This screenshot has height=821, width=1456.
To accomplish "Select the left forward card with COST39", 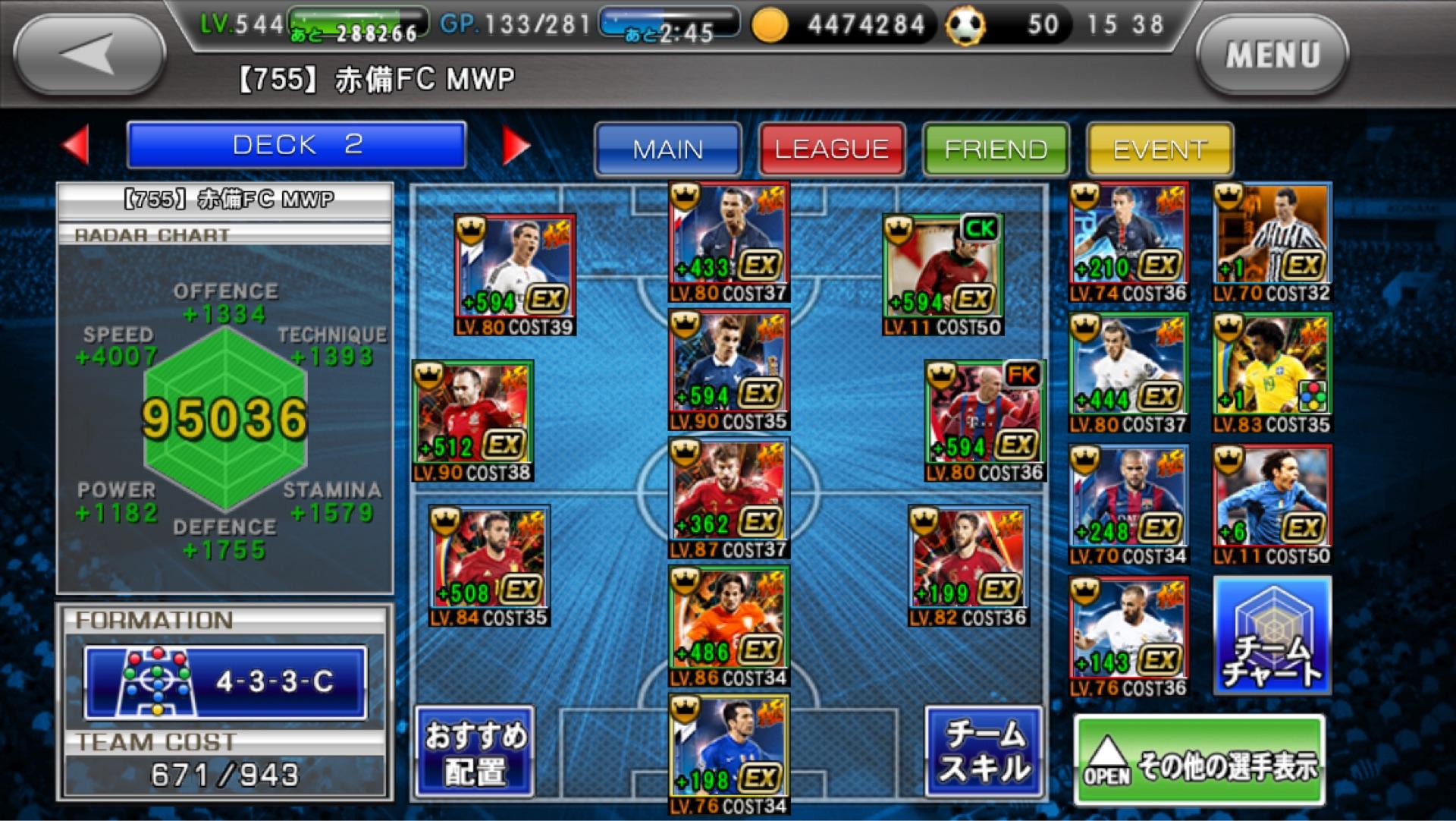I will 515,274.
